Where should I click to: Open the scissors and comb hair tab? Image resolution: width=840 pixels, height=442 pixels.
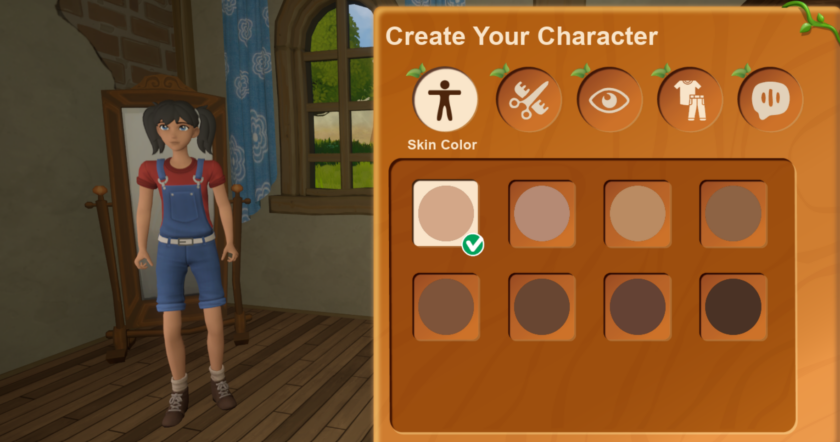point(528,100)
